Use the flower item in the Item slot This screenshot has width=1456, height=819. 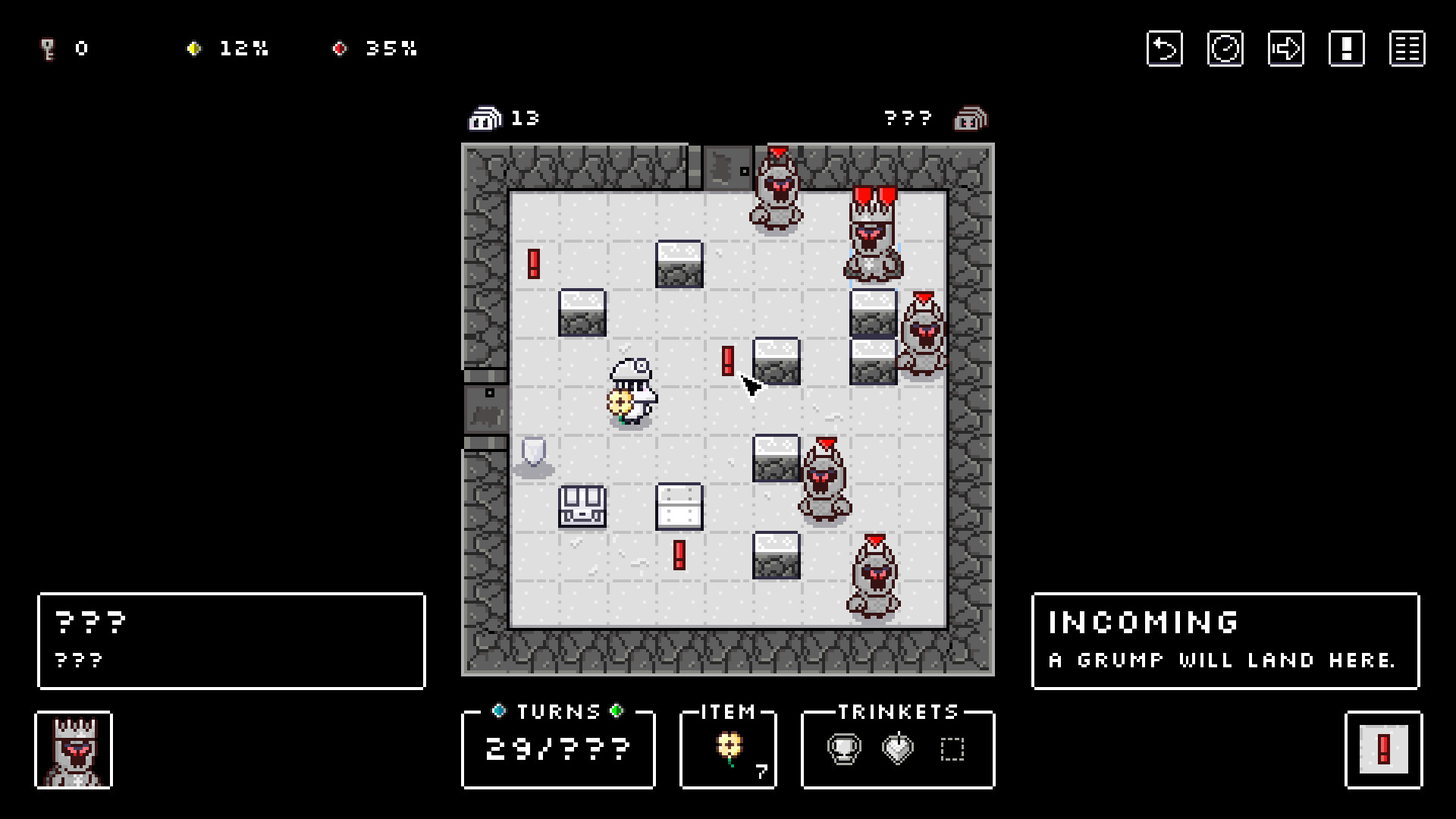pyautogui.click(x=729, y=748)
